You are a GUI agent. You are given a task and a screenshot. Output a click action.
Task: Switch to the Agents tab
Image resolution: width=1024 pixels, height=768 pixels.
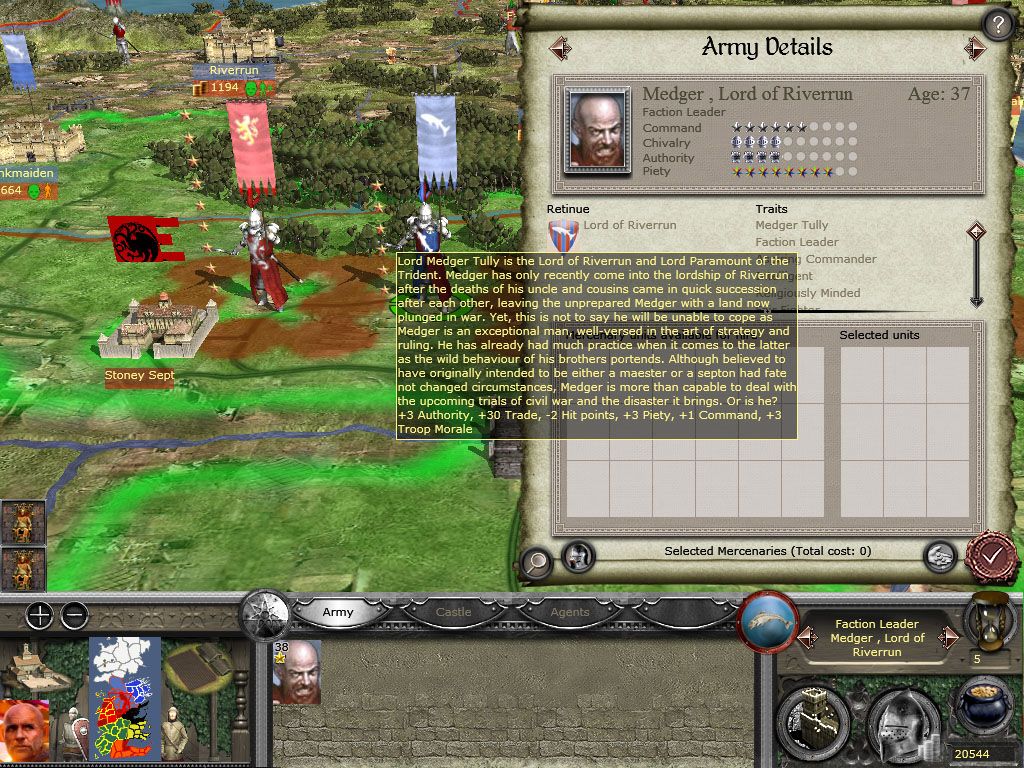coord(570,612)
